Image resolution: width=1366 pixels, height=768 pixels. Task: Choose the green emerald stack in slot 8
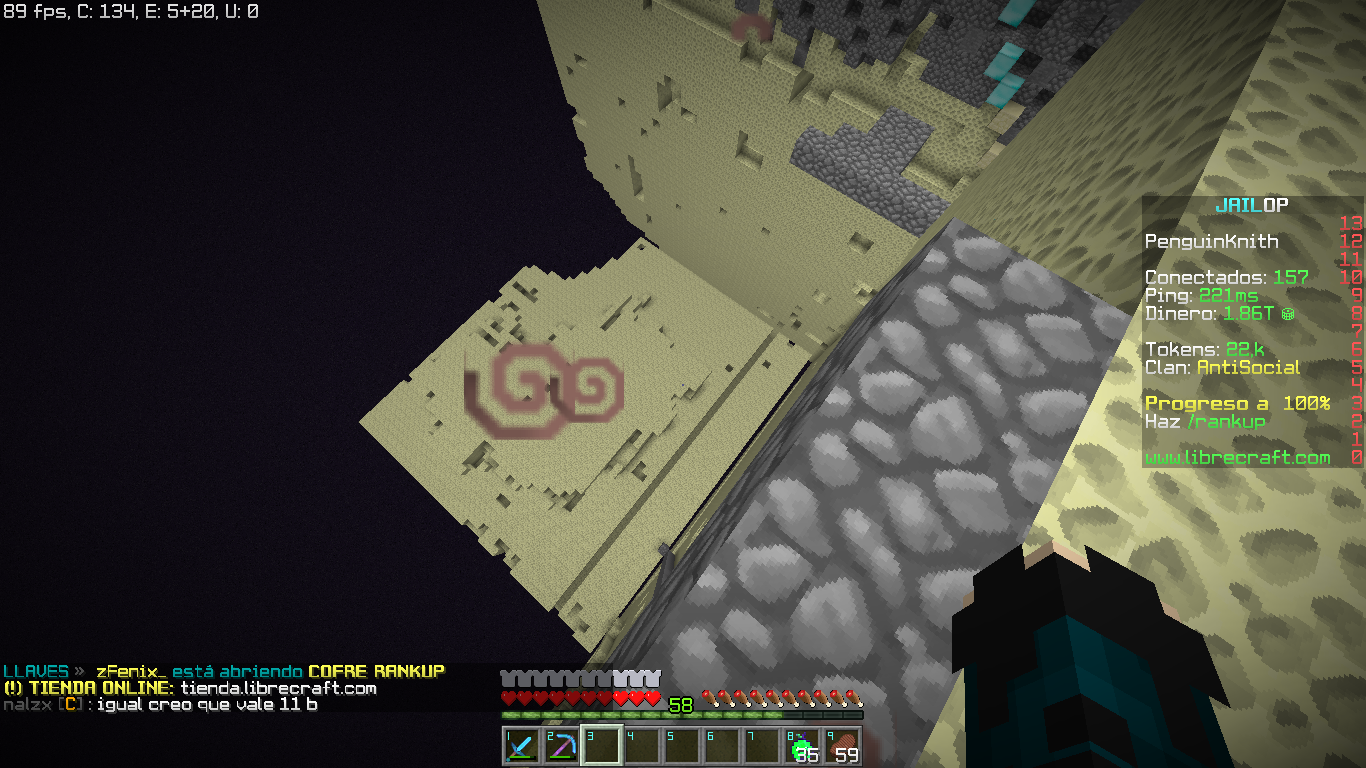pyautogui.click(x=801, y=746)
